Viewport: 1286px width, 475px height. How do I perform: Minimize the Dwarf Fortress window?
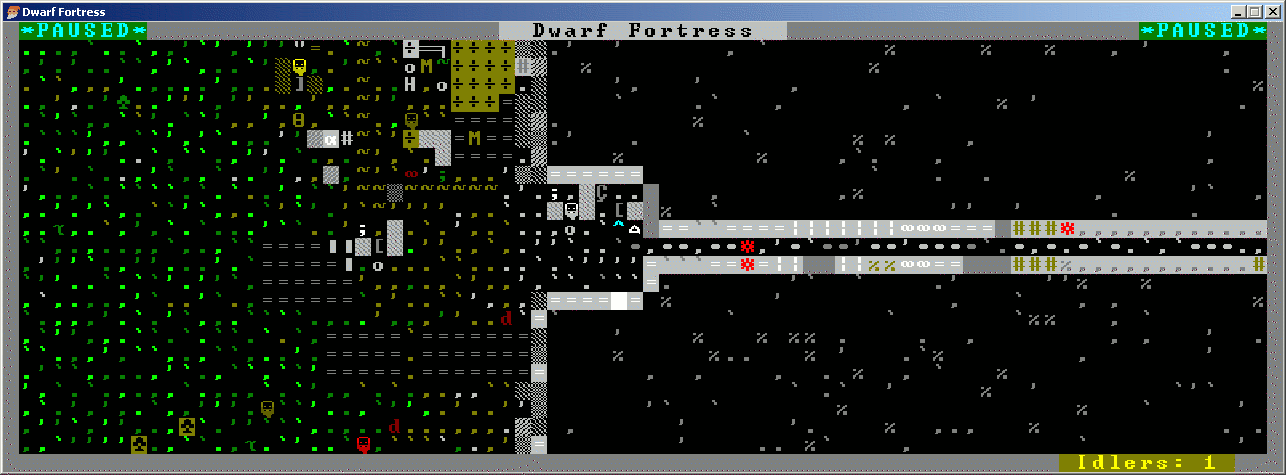1238,11
